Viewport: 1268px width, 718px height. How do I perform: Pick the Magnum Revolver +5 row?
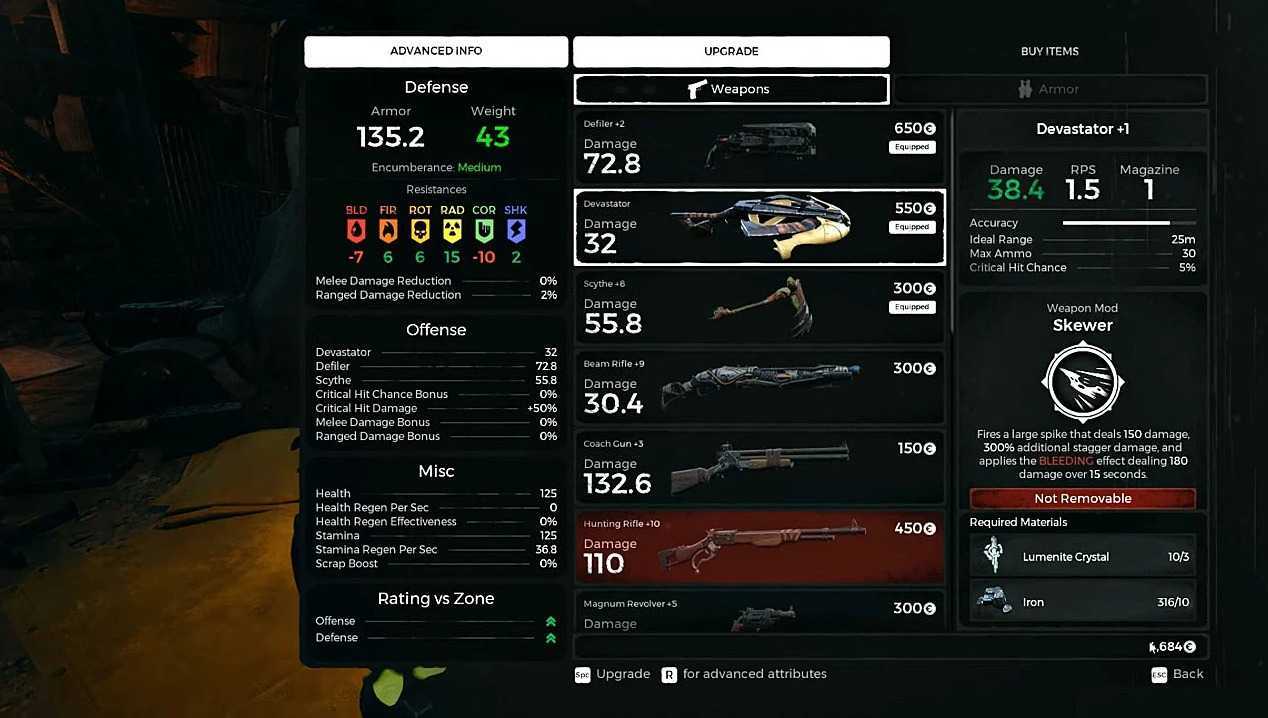759,611
